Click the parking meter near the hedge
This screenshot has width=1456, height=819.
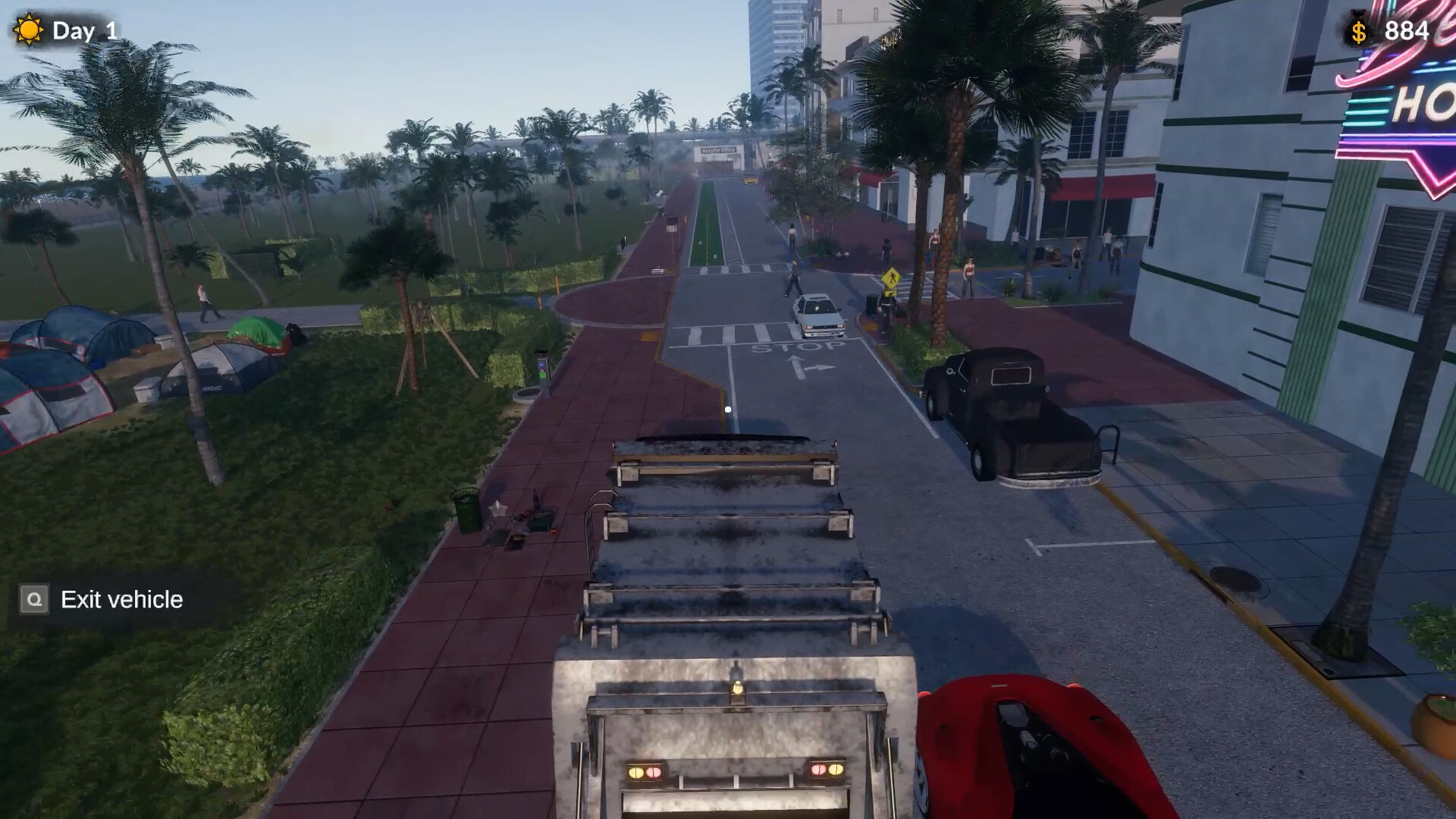pyautogui.click(x=541, y=370)
